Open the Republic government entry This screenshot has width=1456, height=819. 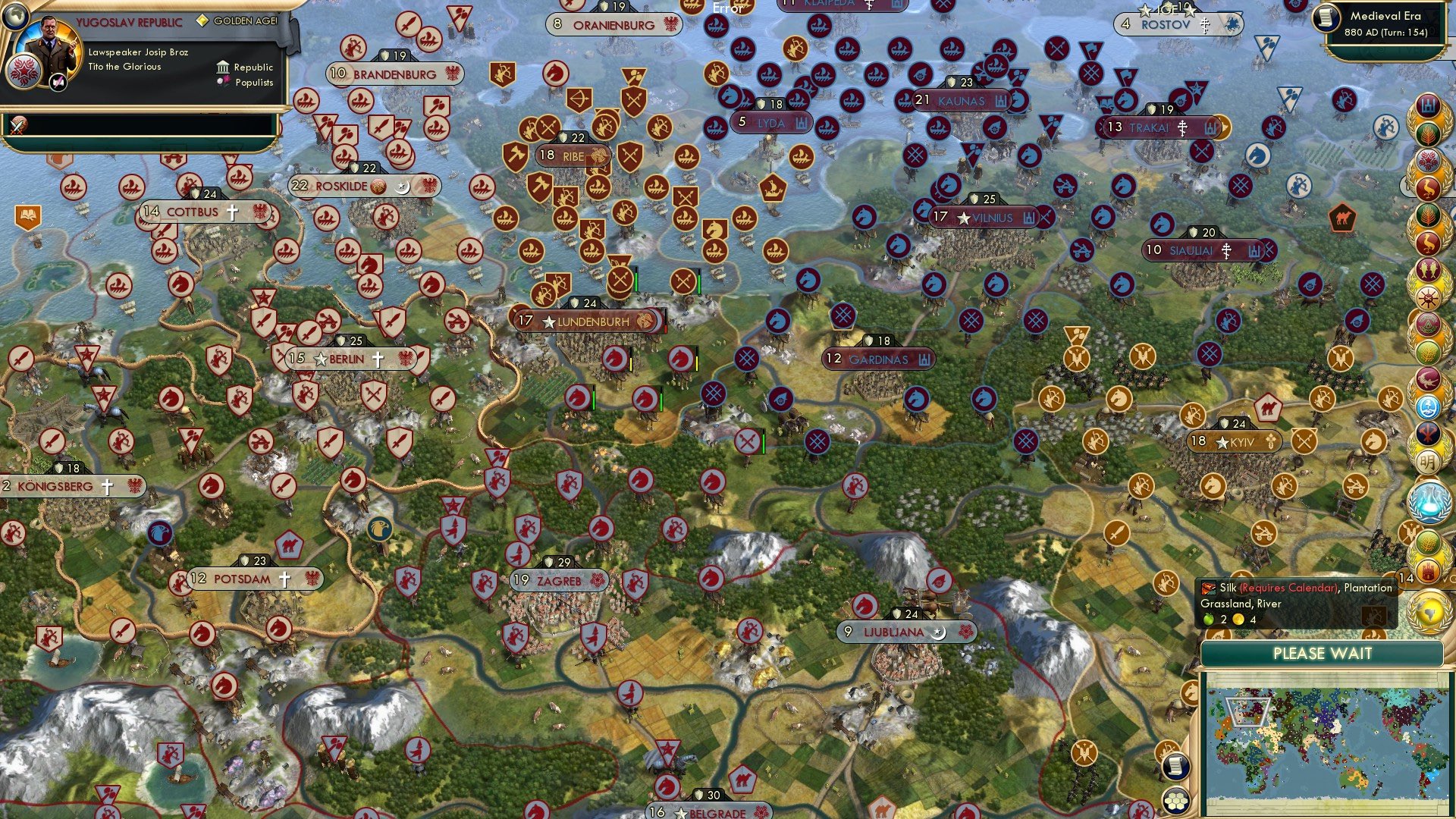[248, 67]
